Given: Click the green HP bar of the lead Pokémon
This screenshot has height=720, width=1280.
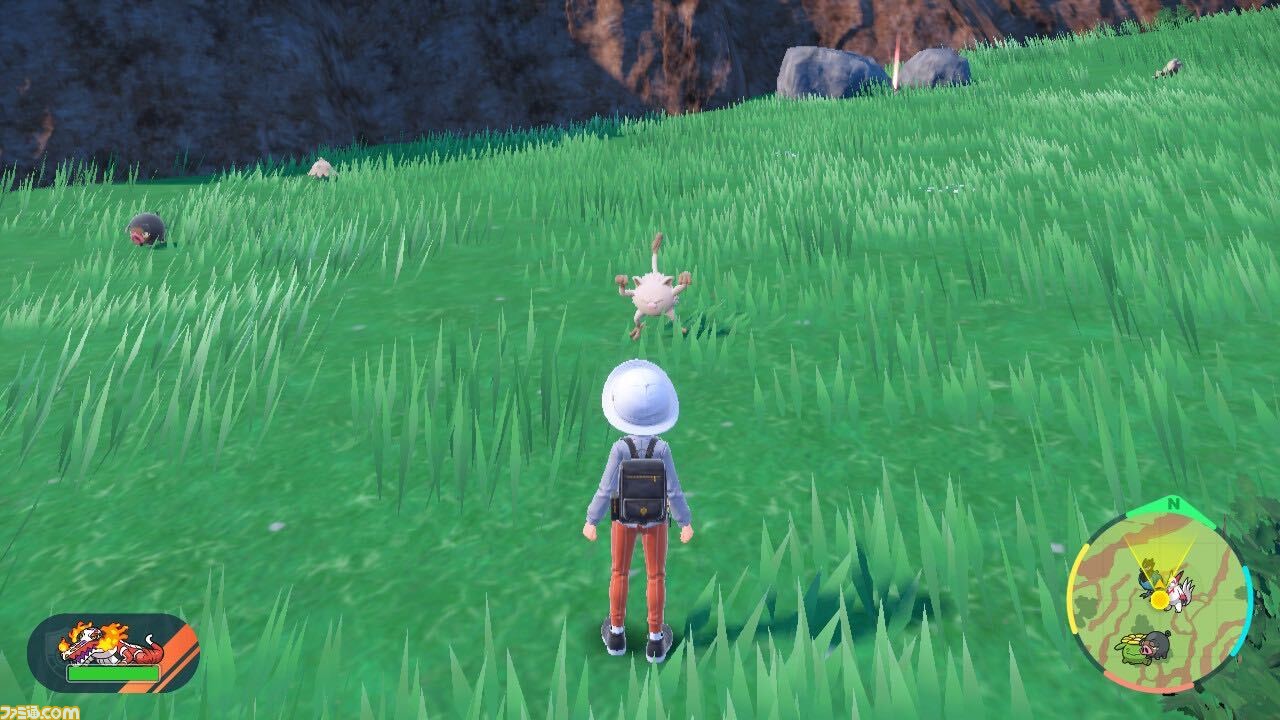Looking at the screenshot, I should click(x=114, y=673).
